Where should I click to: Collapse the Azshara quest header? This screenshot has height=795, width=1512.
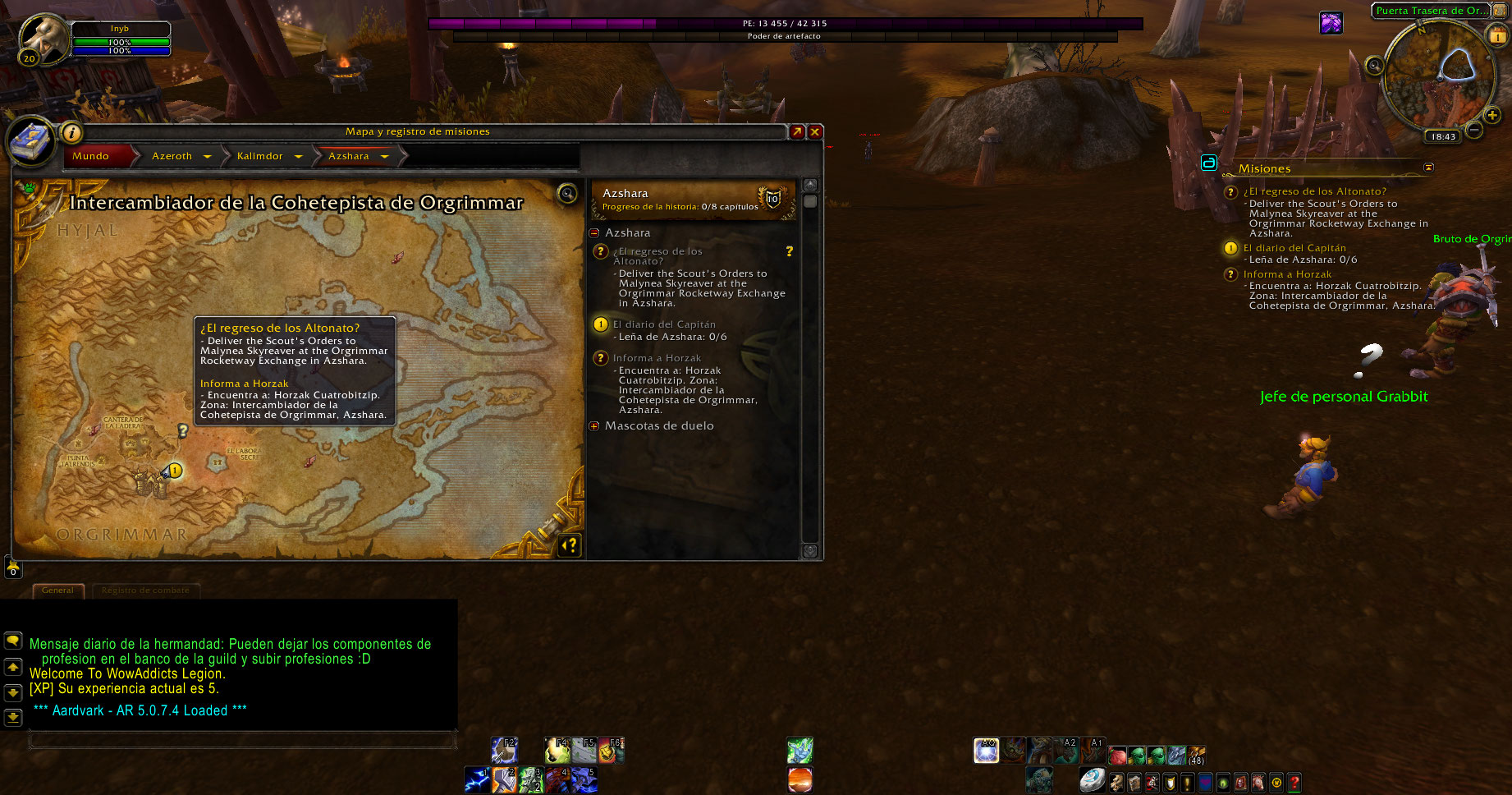595,233
